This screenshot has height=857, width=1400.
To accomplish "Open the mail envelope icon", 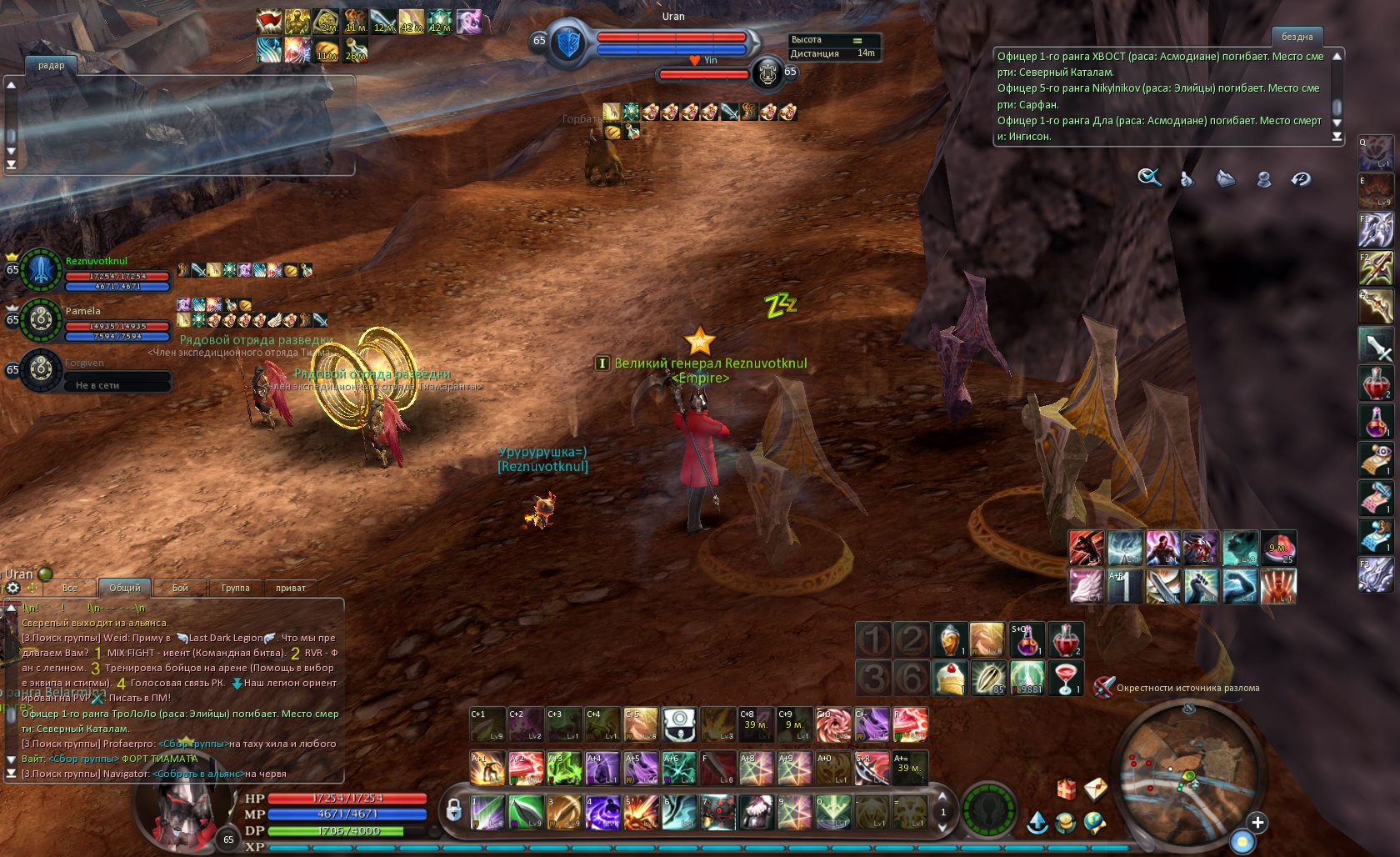I will [x=1095, y=787].
